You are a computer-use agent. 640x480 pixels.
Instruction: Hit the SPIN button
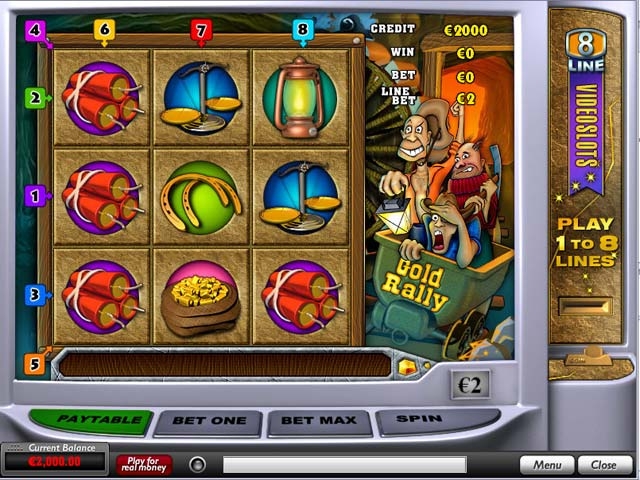point(435,421)
